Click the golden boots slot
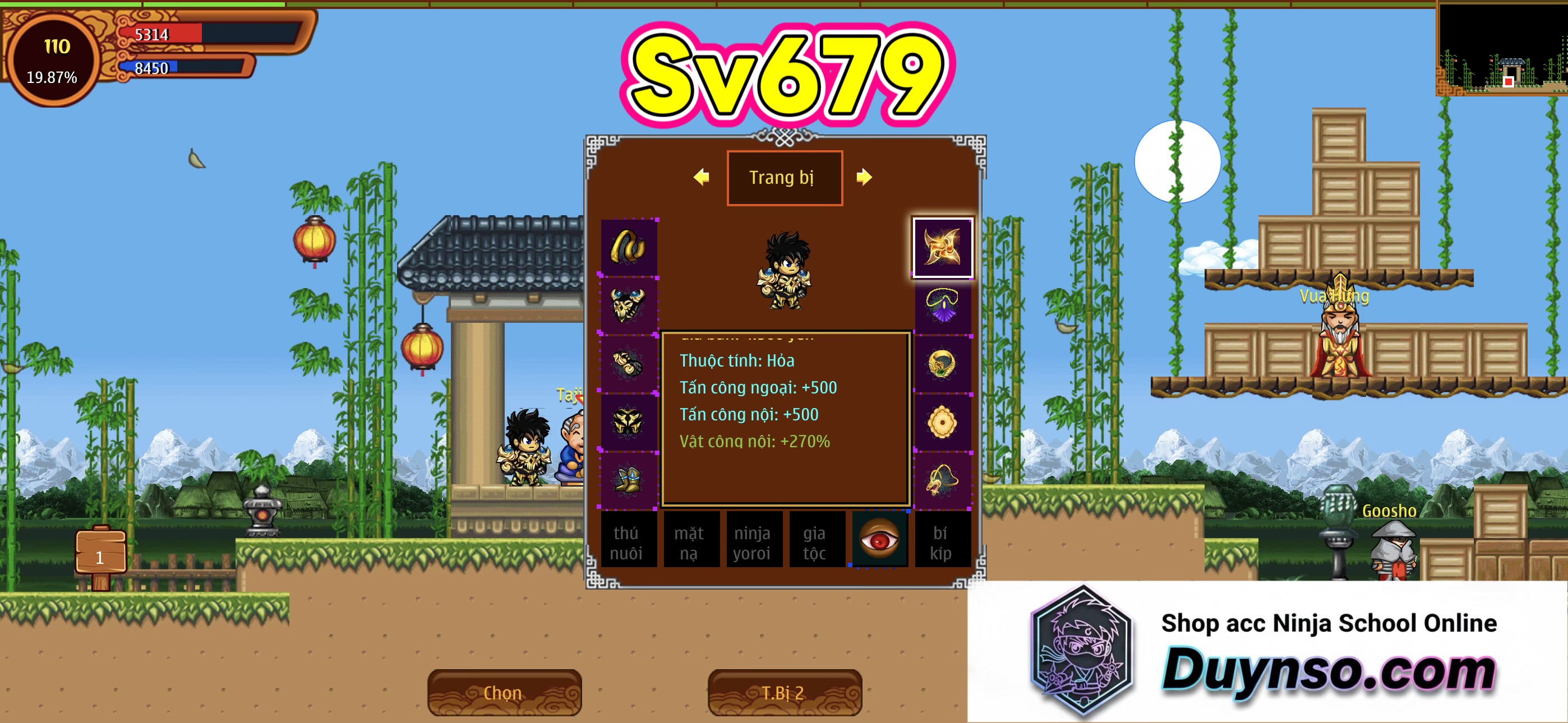This screenshot has height=723, width=1568. click(x=628, y=480)
